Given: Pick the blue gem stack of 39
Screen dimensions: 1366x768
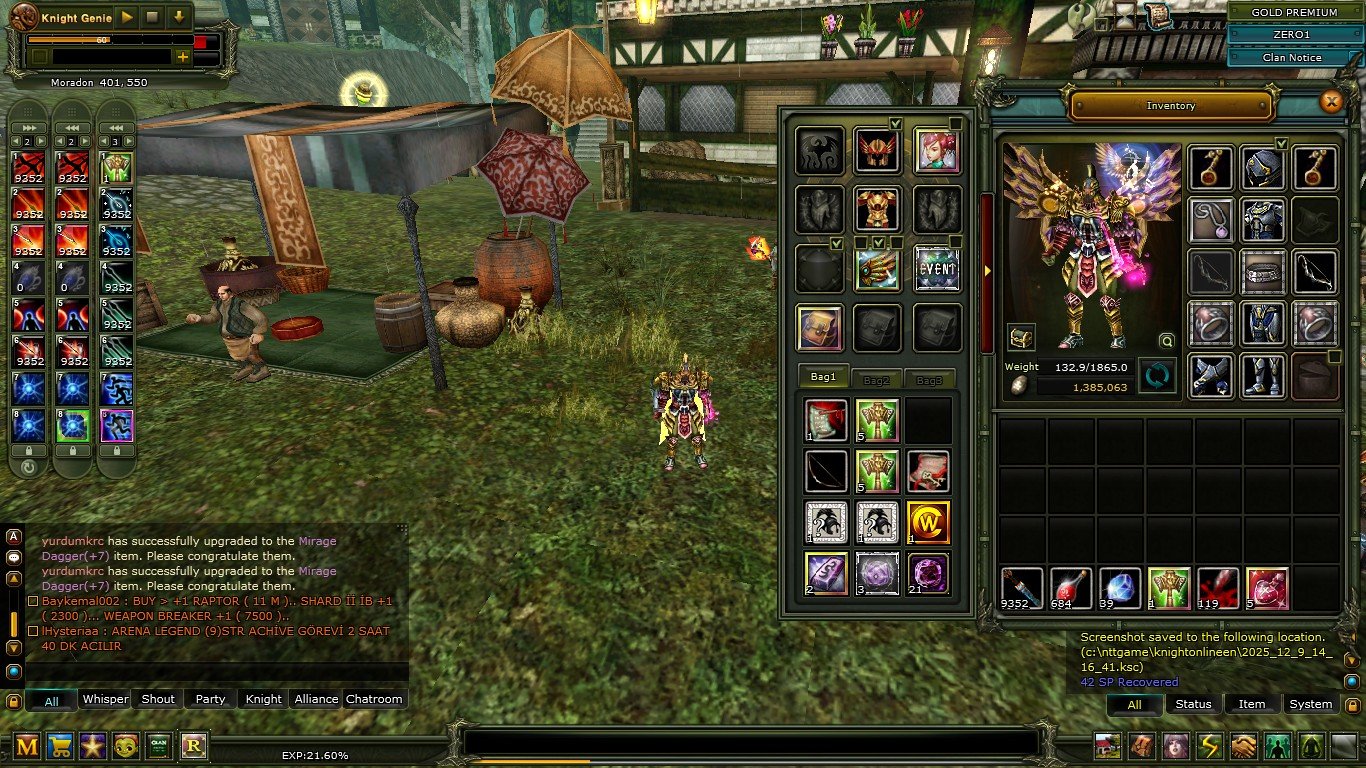Looking at the screenshot, I should coord(1120,588).
